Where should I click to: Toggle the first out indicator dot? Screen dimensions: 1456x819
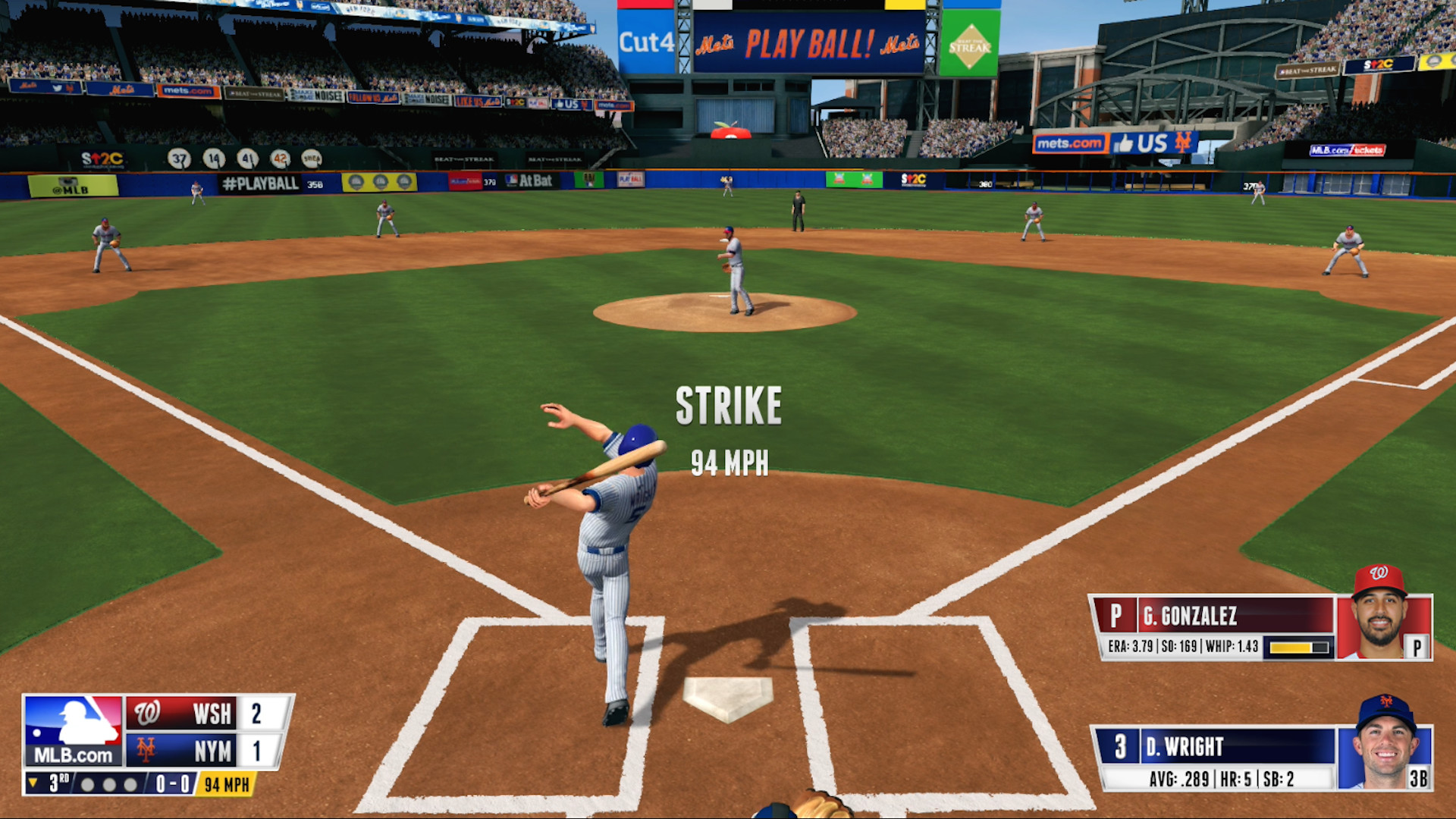(89, 784)
